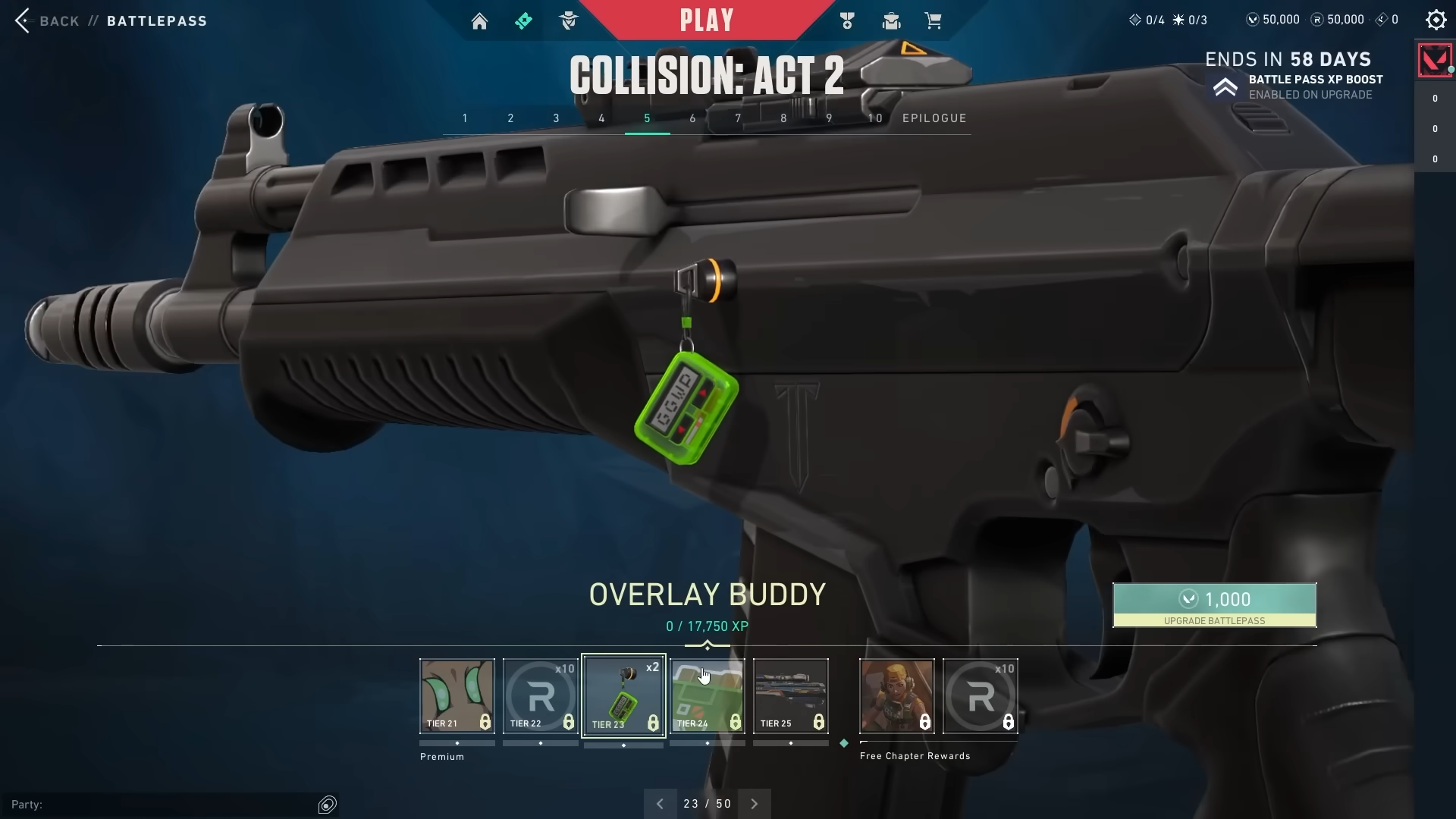
Task: Click the lock icon on Tier 25 reward
Action: 818,723
